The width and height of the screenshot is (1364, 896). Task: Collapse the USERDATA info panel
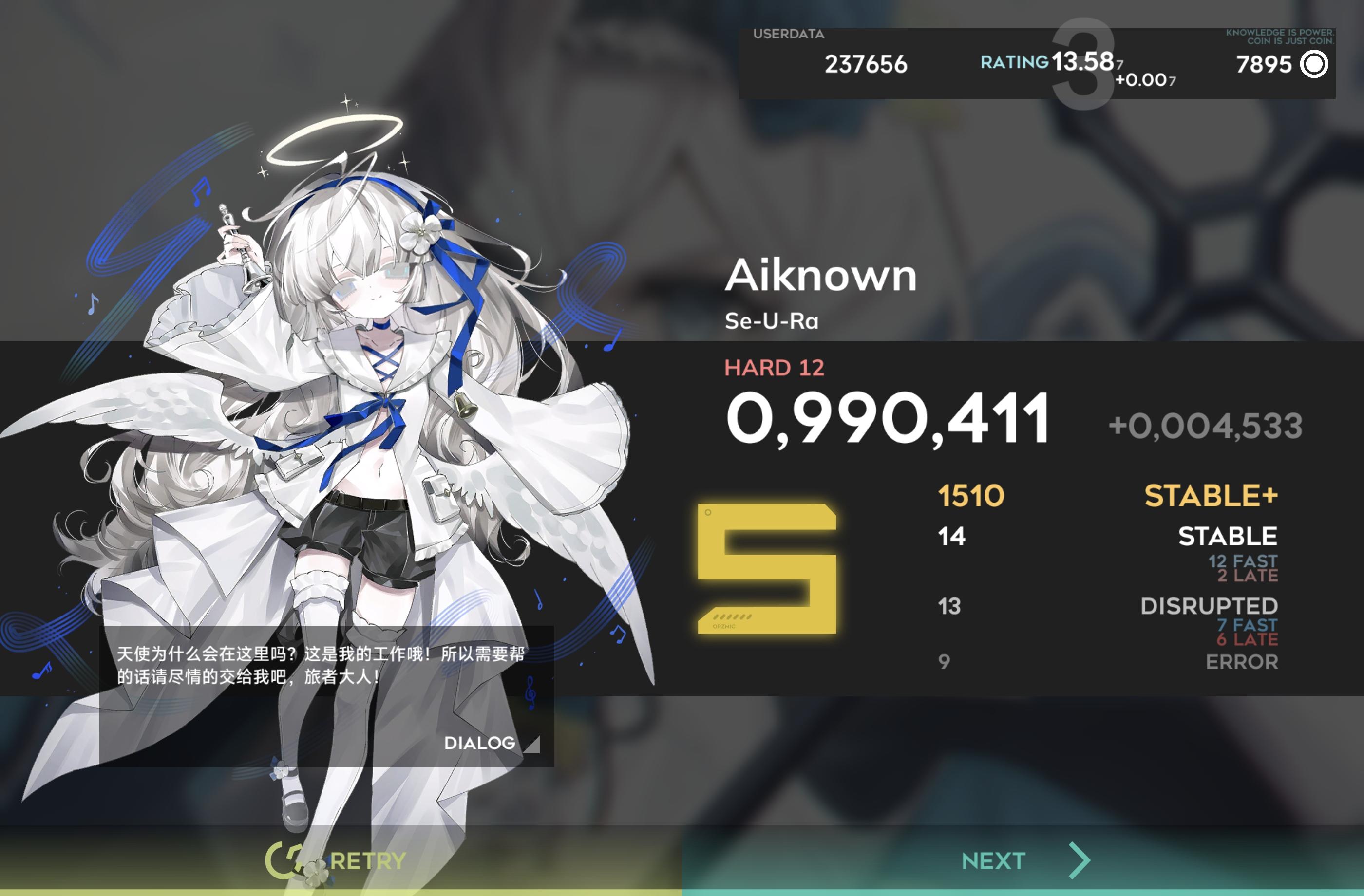coord(789,35)
